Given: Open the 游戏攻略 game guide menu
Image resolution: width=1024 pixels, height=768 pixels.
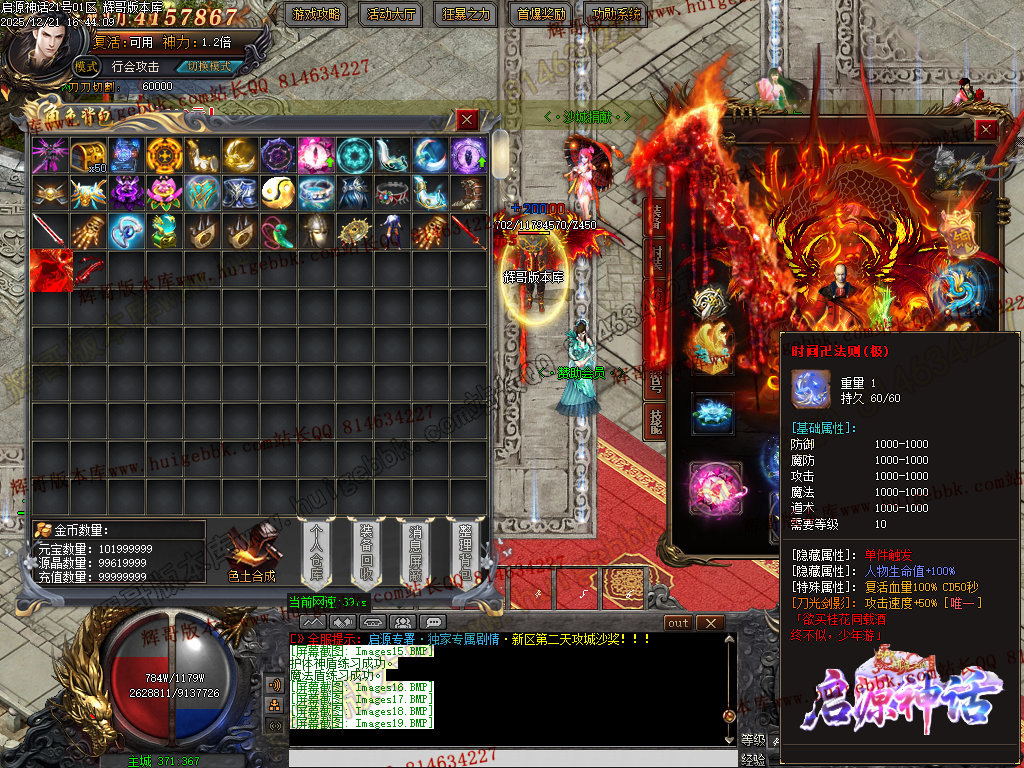Looking at the screenshot, I should (316, 14).
